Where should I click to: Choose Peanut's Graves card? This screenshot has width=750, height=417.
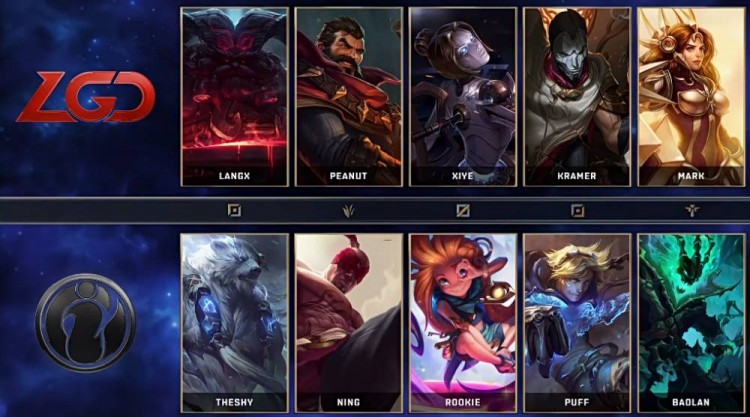[x=349, y=97]
